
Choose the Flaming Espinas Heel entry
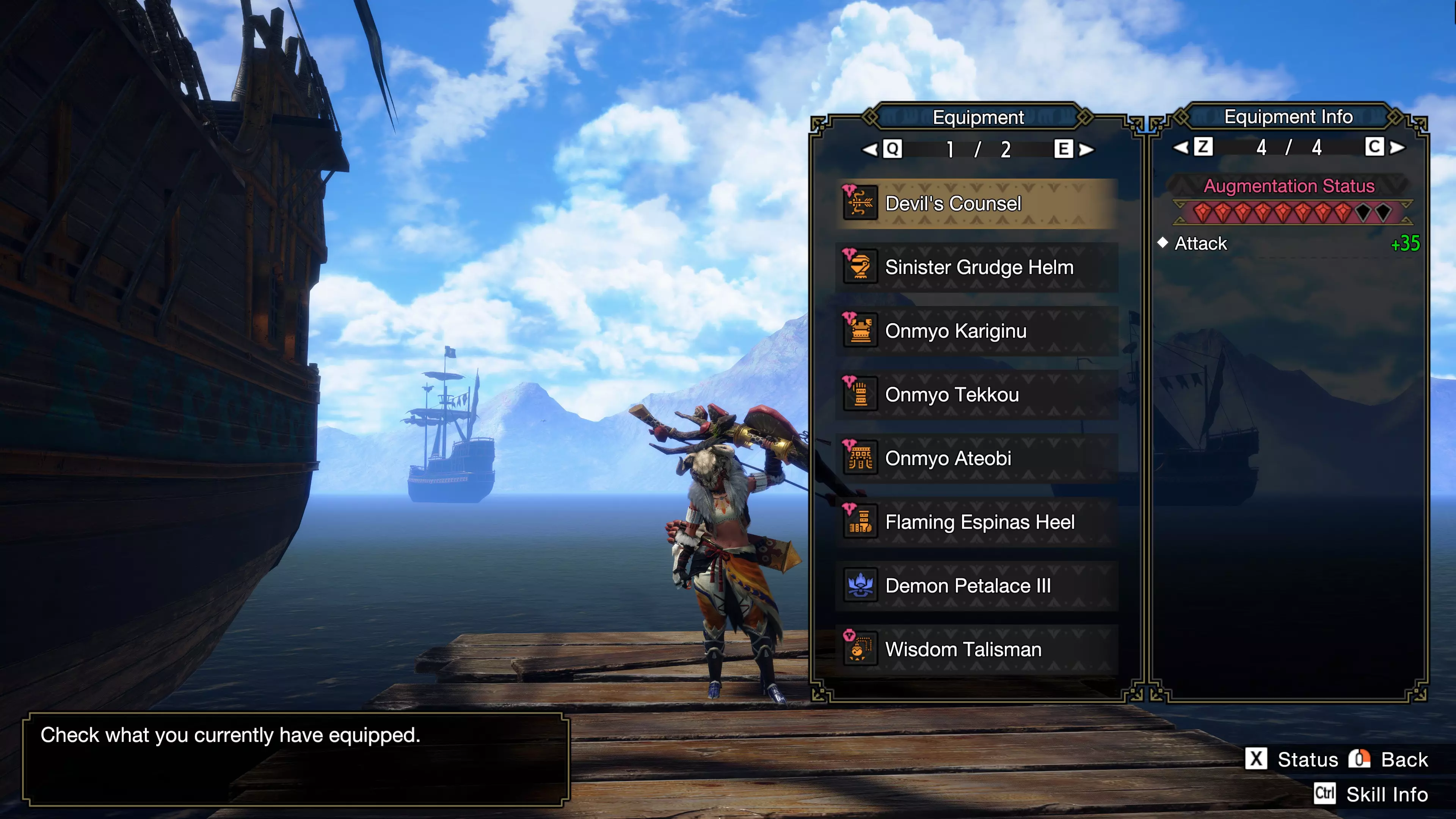tap(977, 522)
